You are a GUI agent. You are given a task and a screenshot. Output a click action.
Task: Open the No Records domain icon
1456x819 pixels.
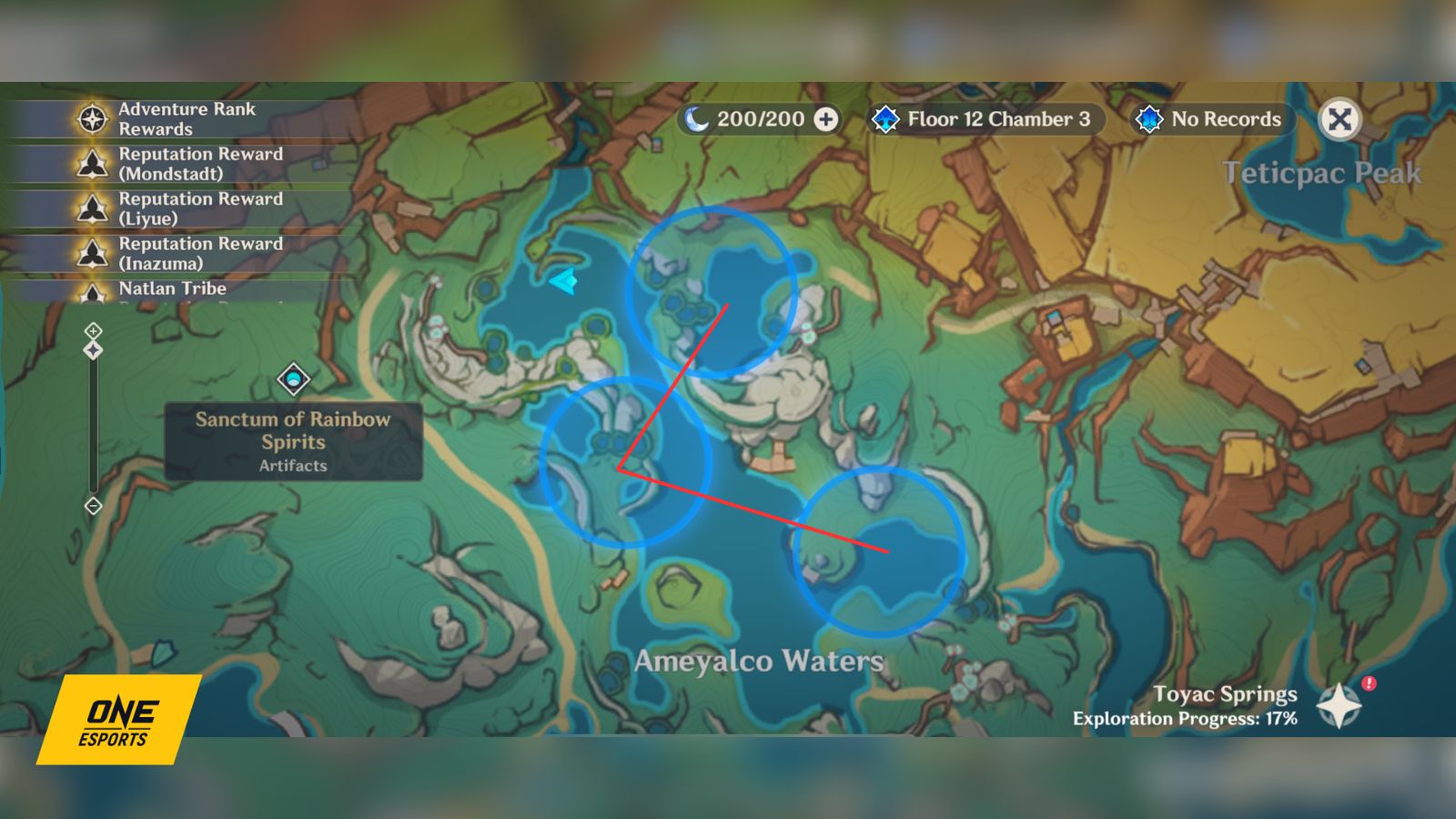click(x=1148, y=118)
